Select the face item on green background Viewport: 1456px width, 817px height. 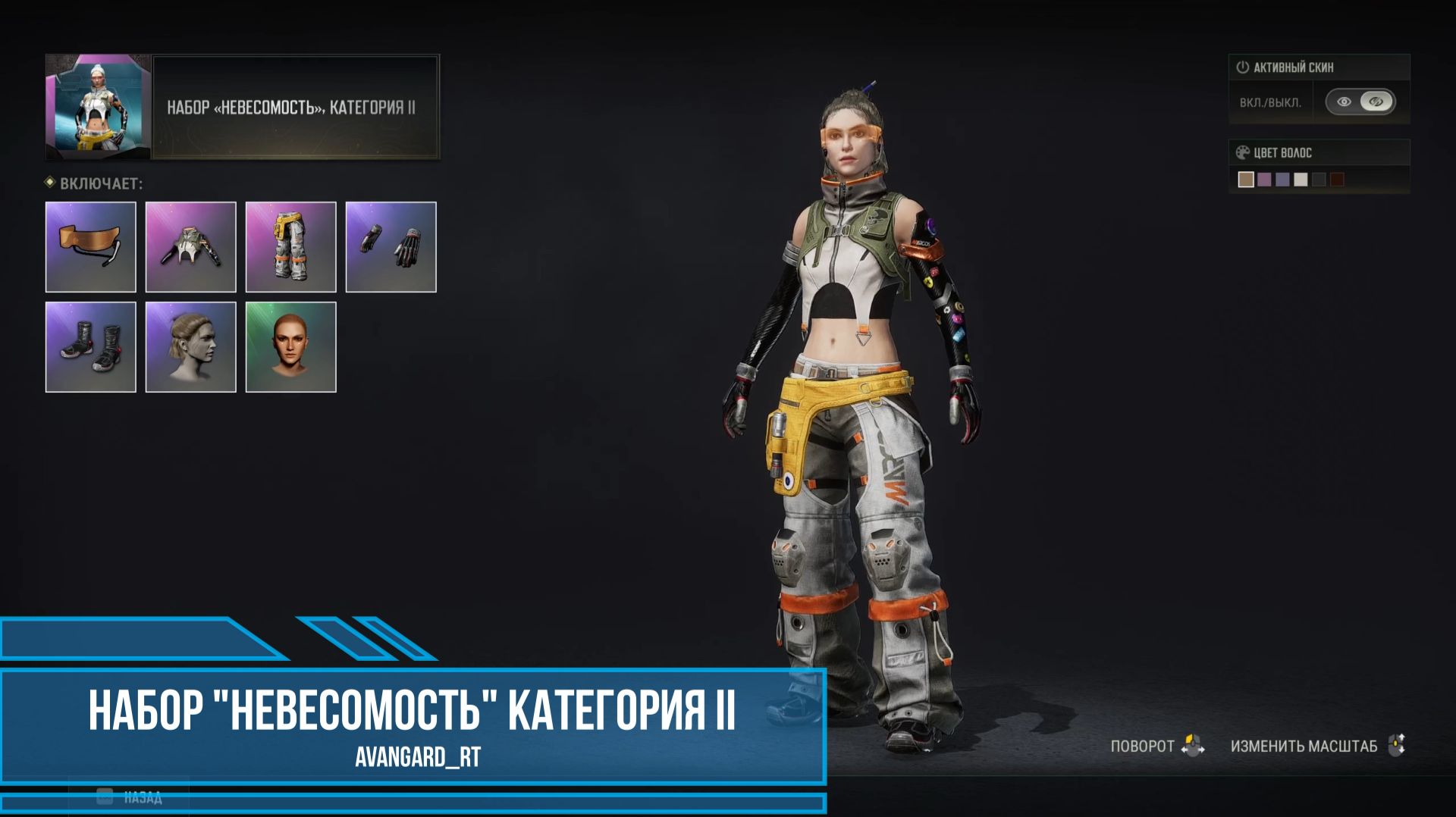click(291, 347)
